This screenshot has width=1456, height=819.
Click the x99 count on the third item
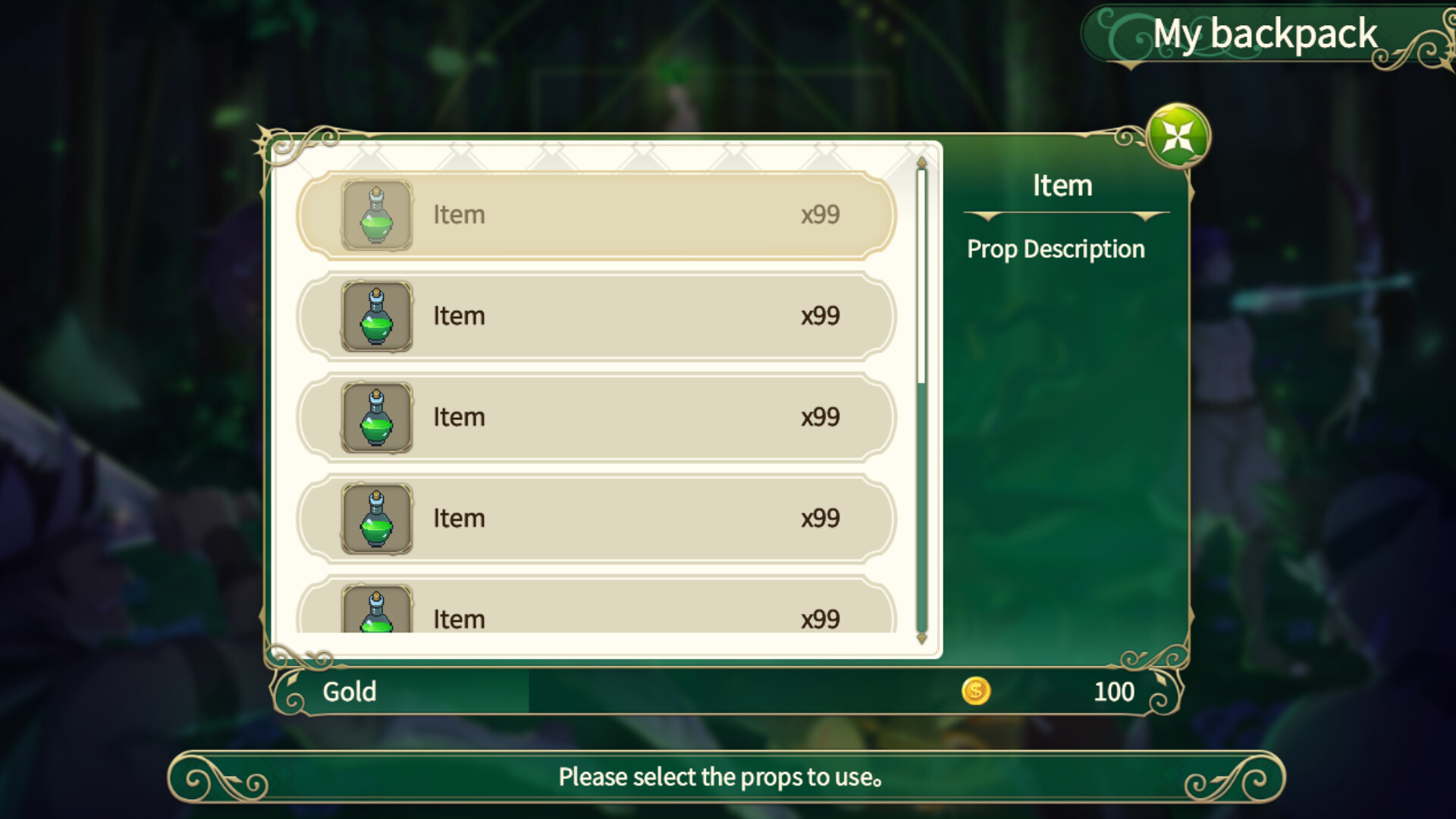(x=822, y=417)
